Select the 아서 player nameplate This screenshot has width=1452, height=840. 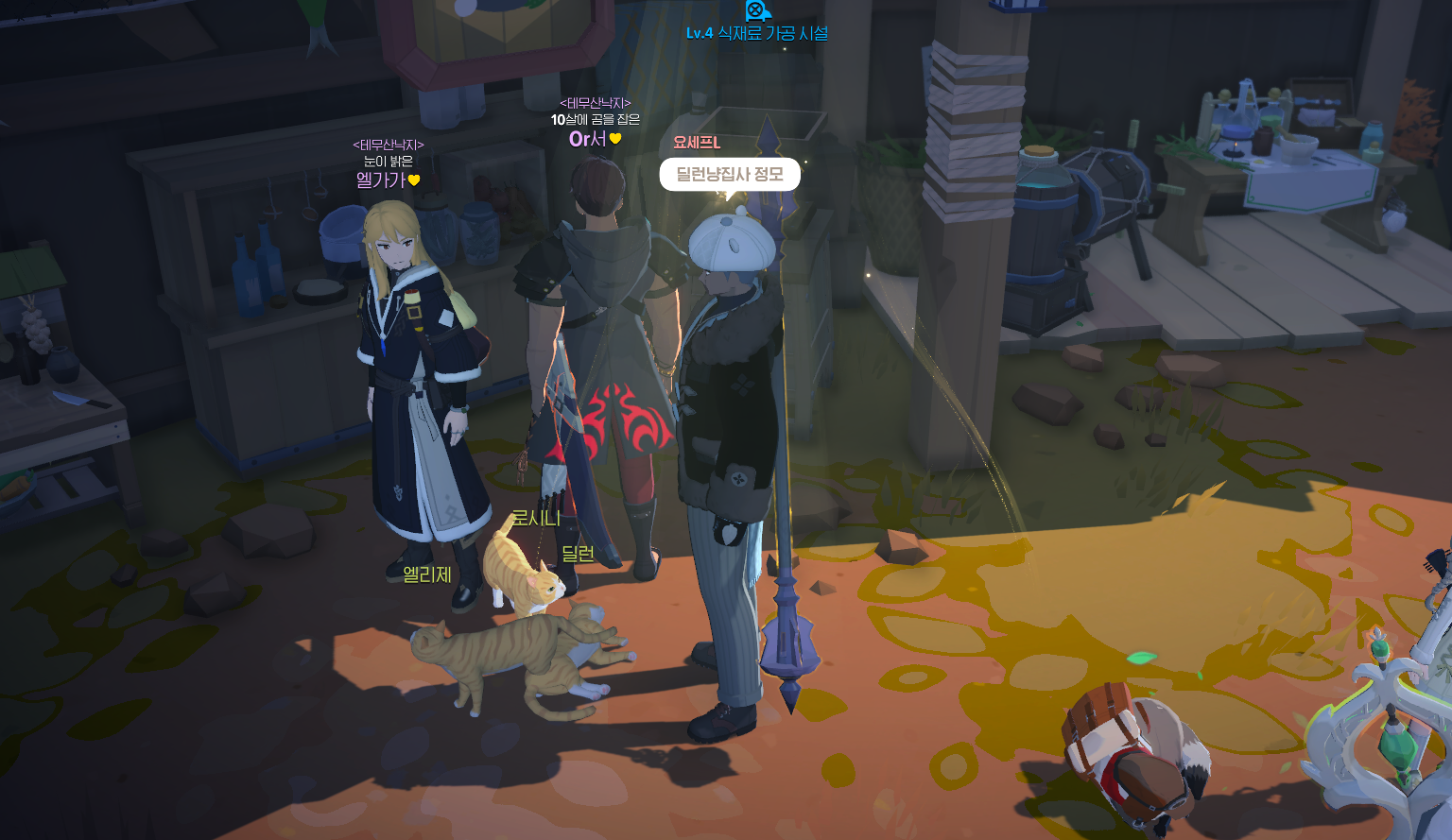click(x=589, y=139)
